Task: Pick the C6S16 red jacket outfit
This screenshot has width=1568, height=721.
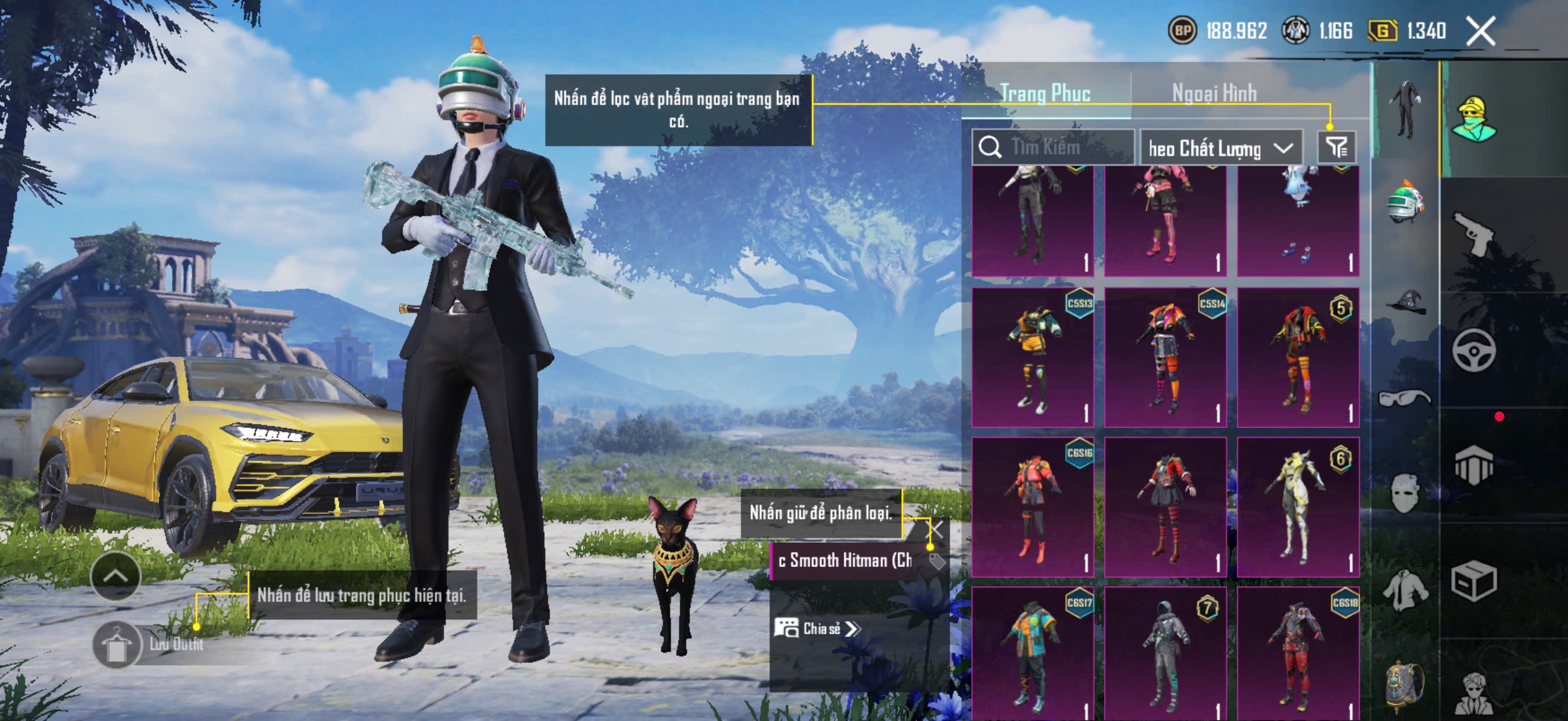Action: [1033, 506]
